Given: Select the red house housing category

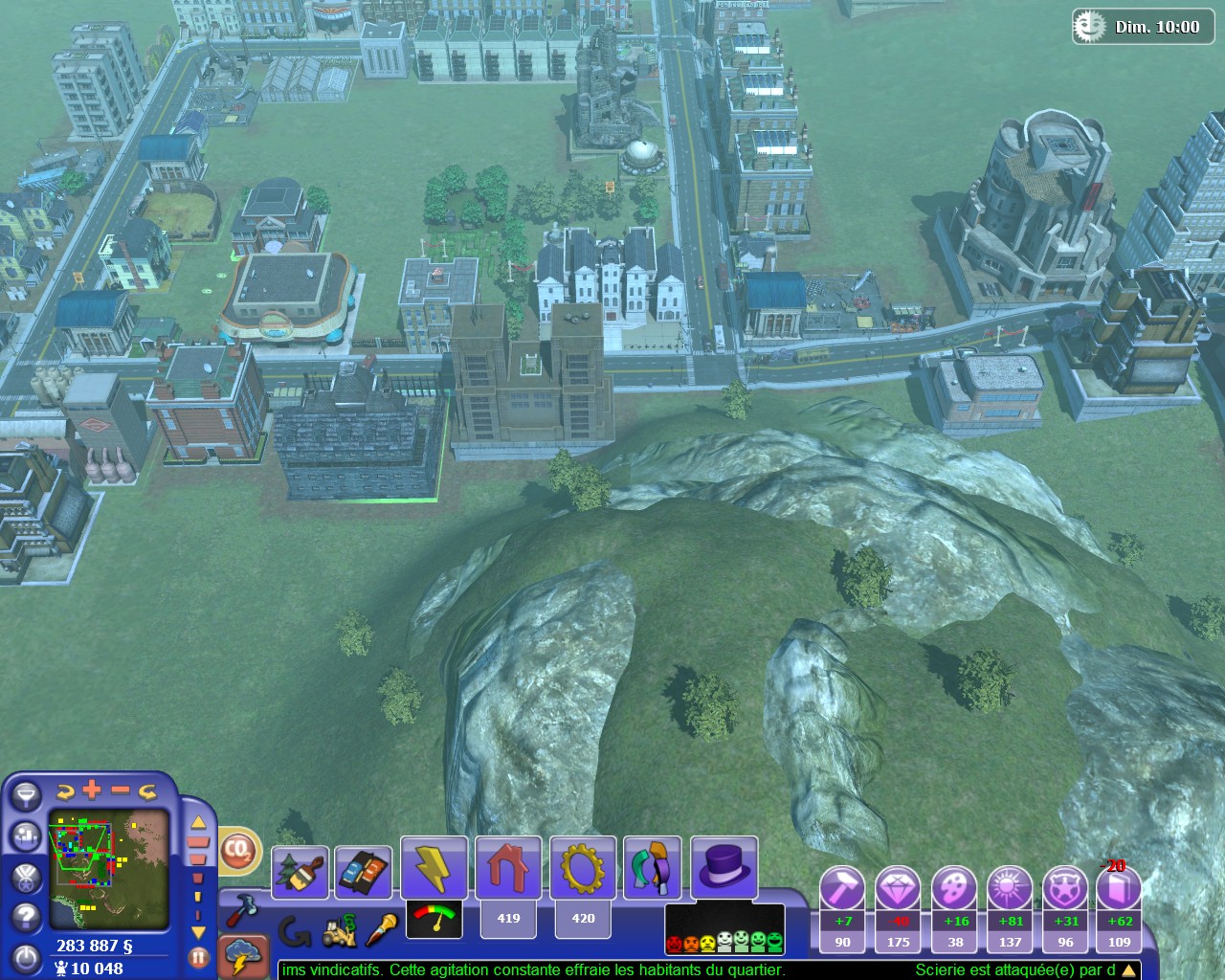Looking at the screenshot, I should click(507, 867).
